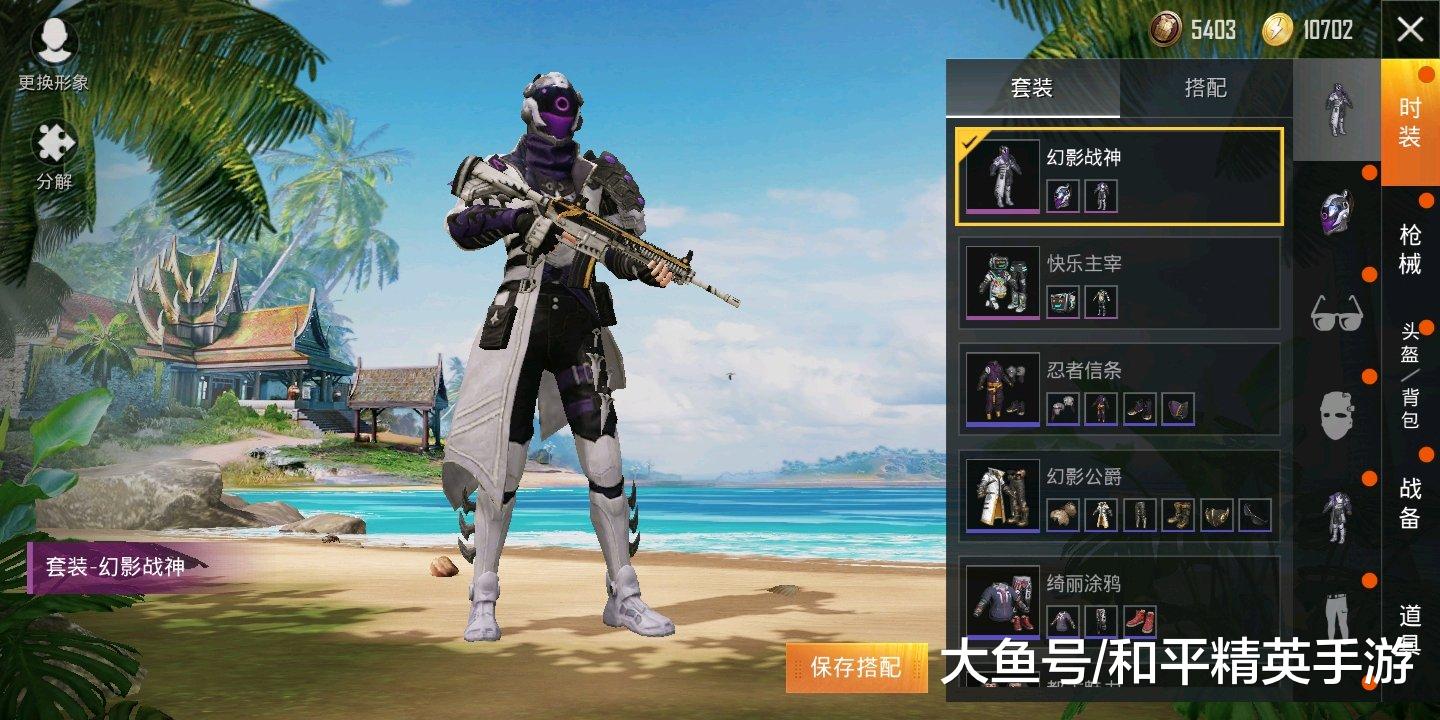Switch to the 搭配 tab
1440x720 pixels.
tap(1204, 90)
